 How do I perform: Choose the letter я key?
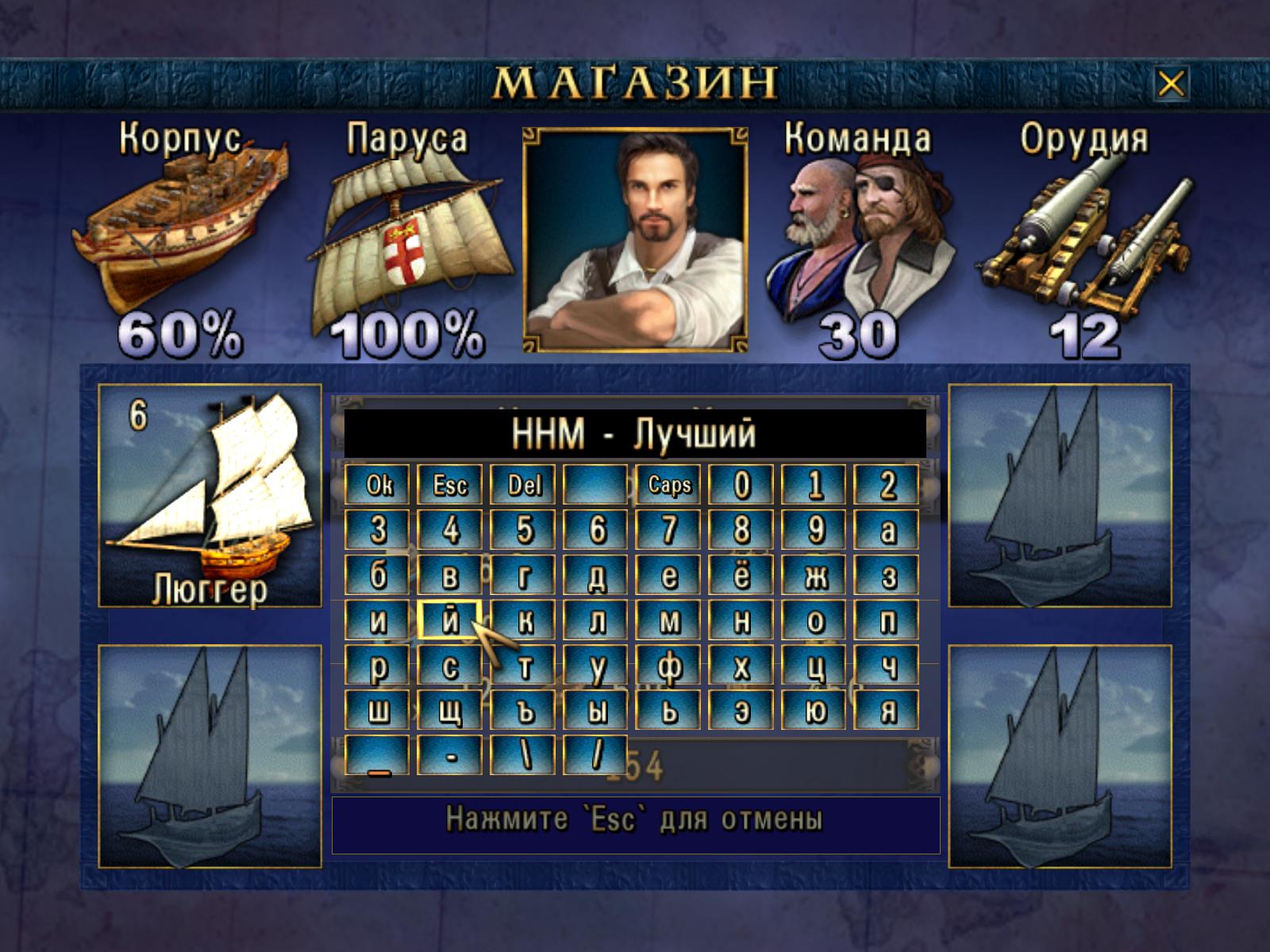[x=887, y=710]
